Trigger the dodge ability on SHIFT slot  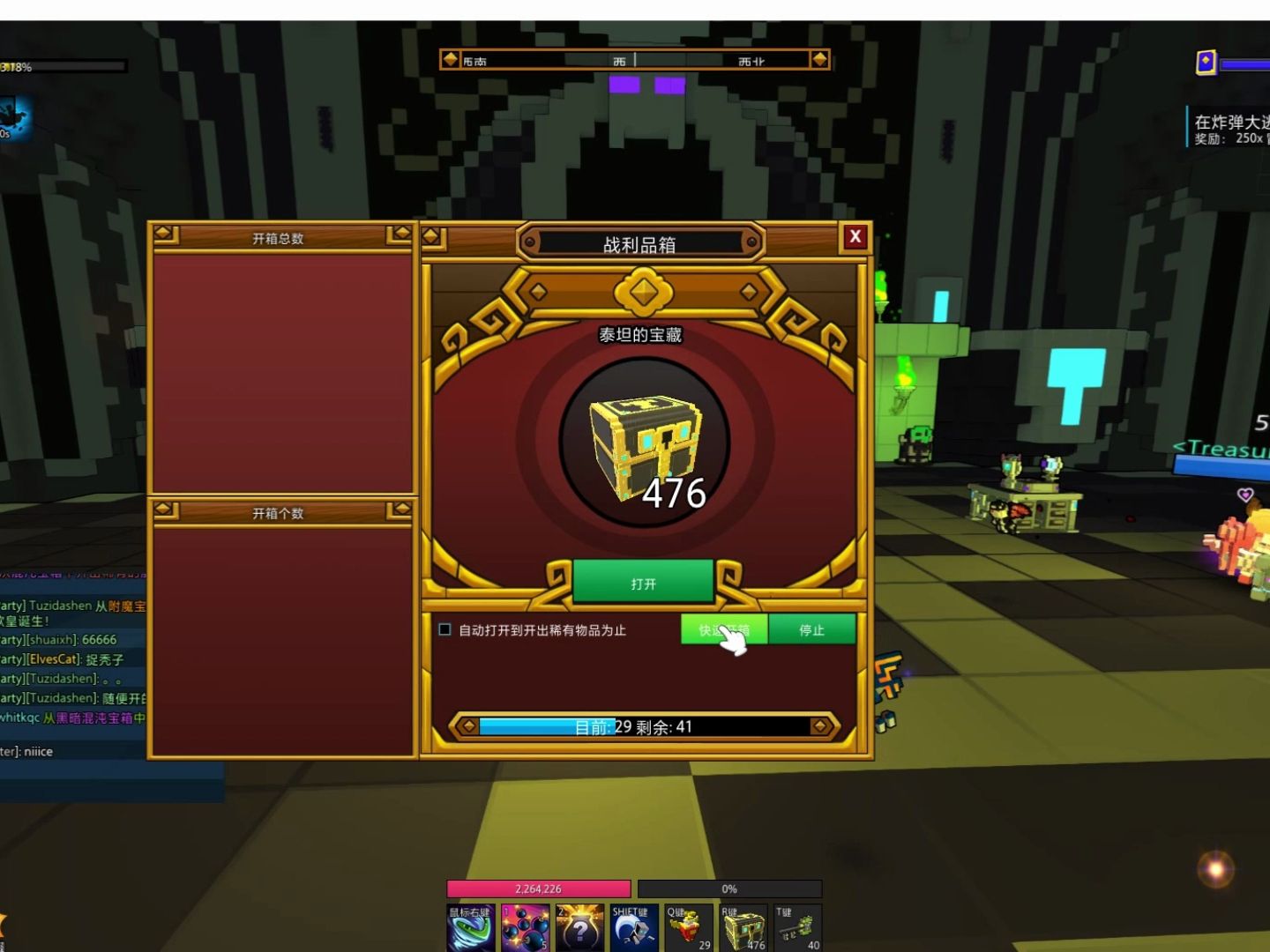634,928
